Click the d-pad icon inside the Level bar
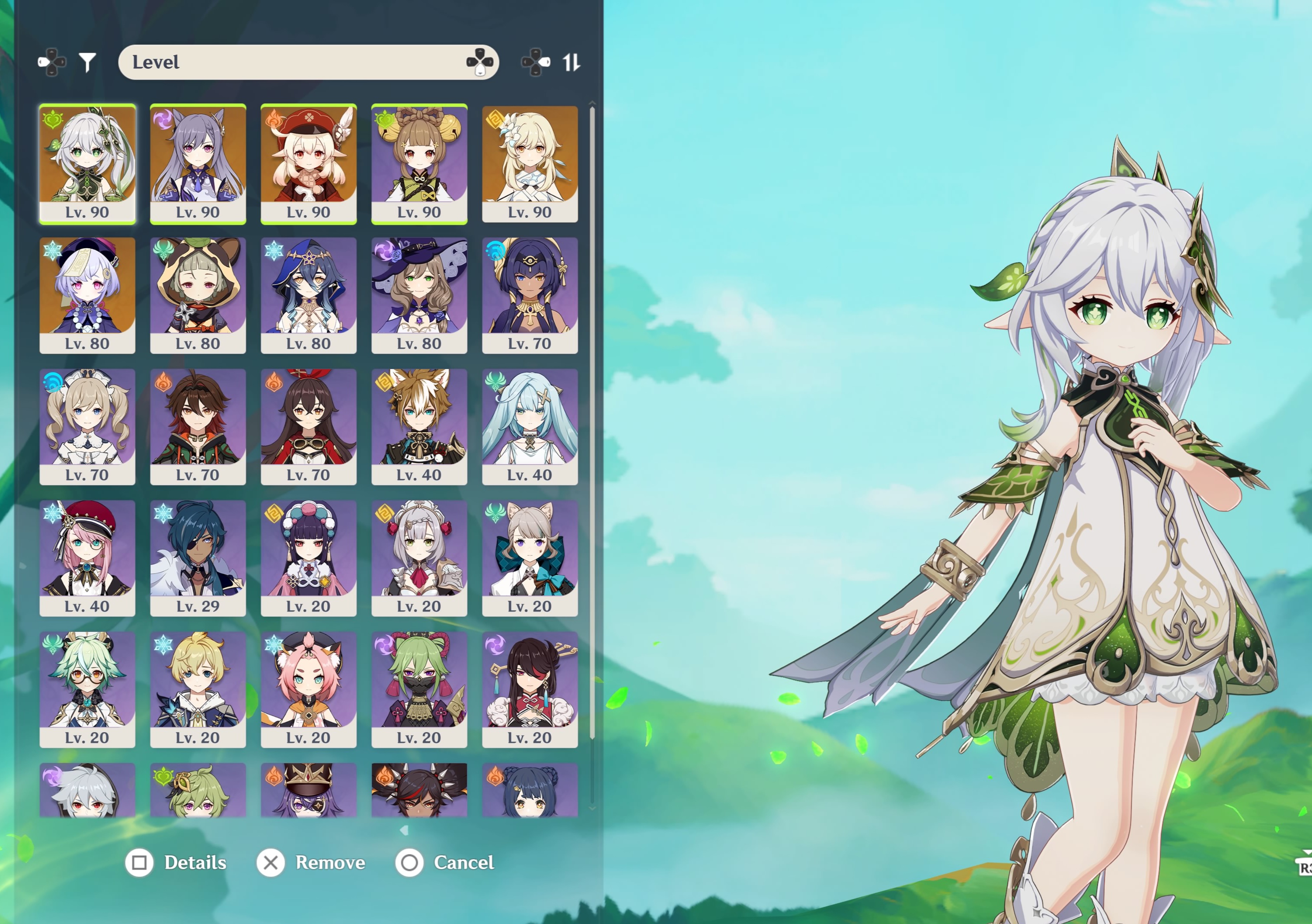This screenshot has width=1312, height=924. coord(479,63)
